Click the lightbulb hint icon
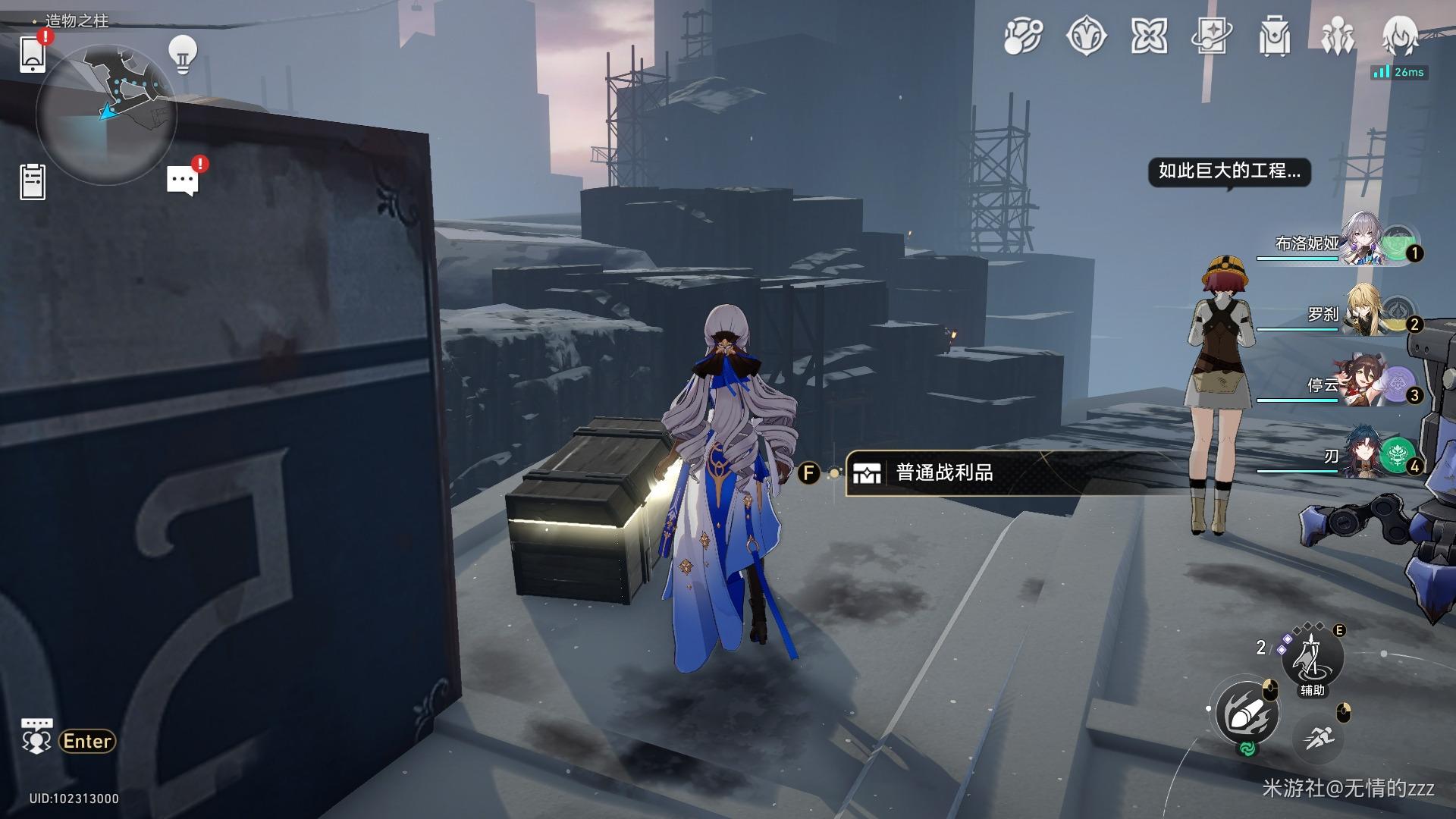 point(182,55)
